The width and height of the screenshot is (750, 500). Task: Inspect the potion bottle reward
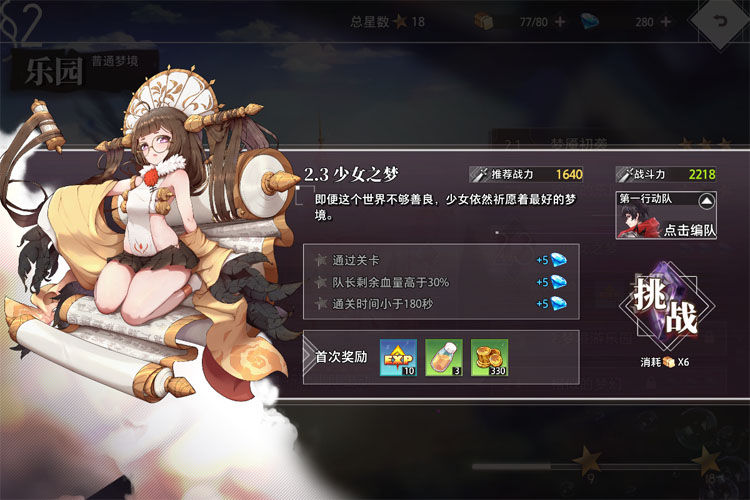443,358
